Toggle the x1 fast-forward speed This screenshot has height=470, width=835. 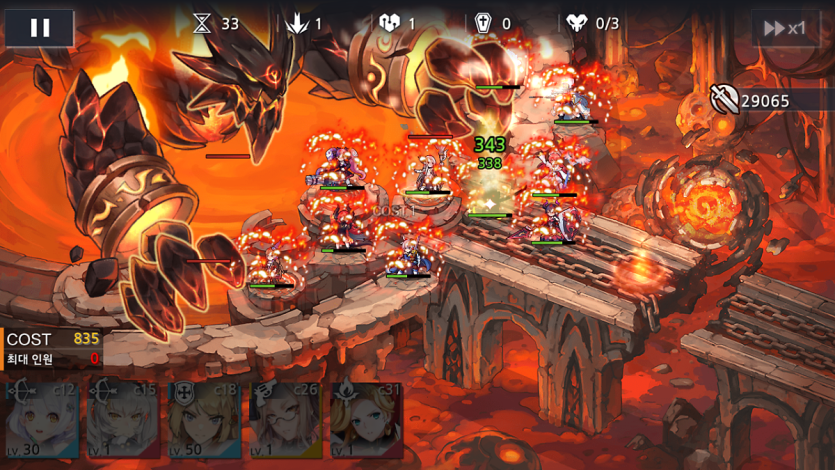coord(784,28)
